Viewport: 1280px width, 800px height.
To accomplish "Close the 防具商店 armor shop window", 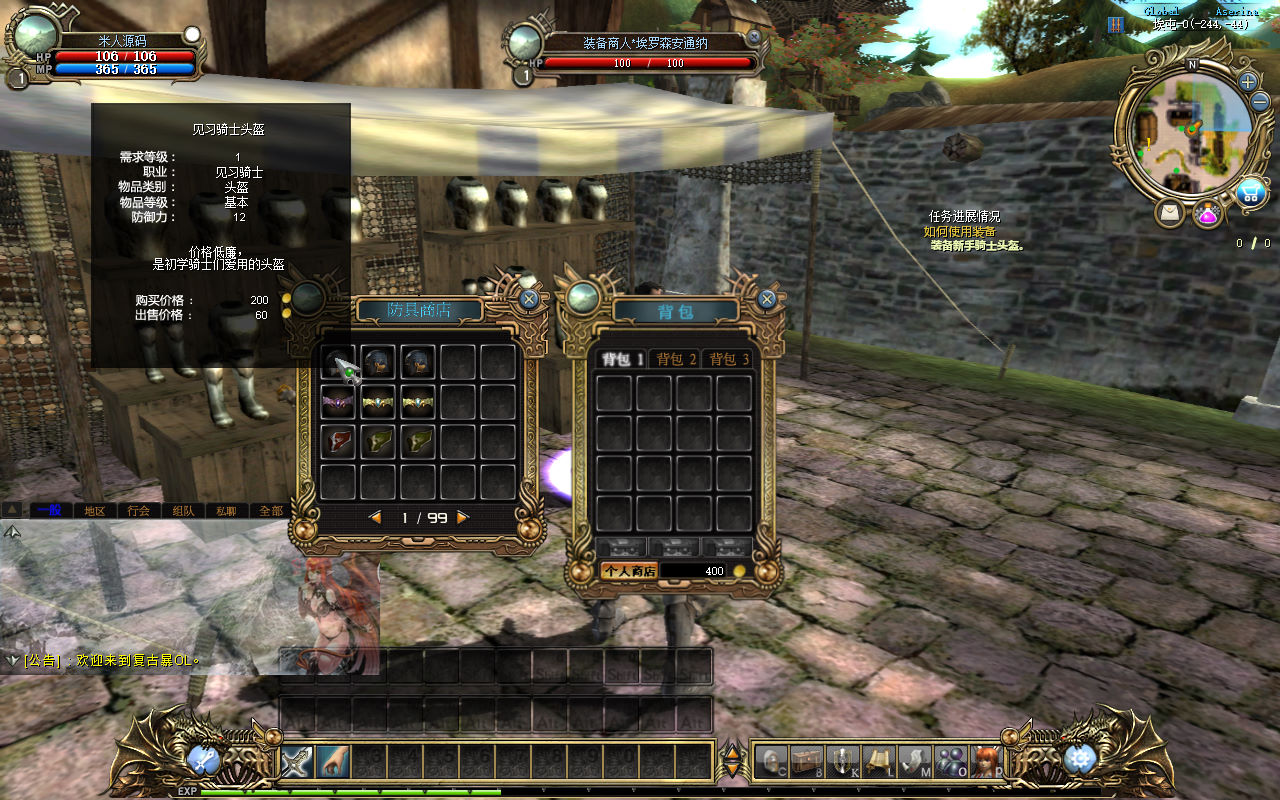I will pyautogui.click(x=529, y=298).
